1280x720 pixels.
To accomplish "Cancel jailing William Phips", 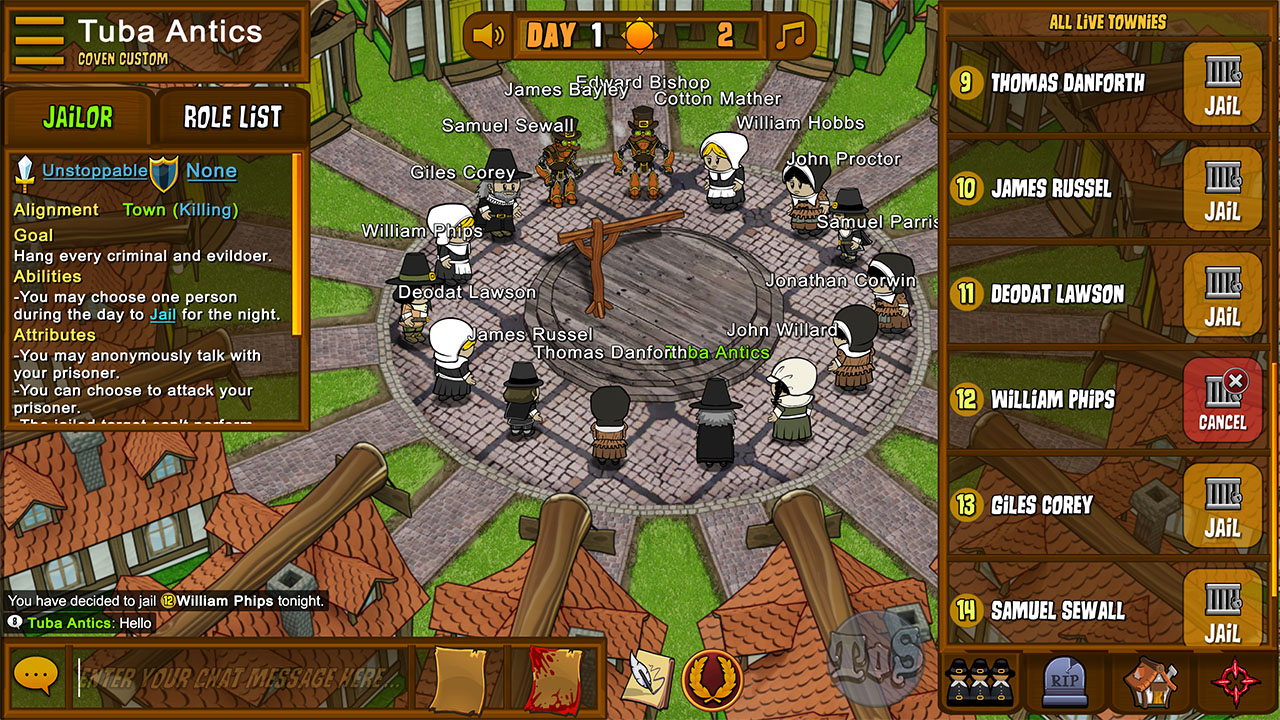I will [x=1222, y=400].
